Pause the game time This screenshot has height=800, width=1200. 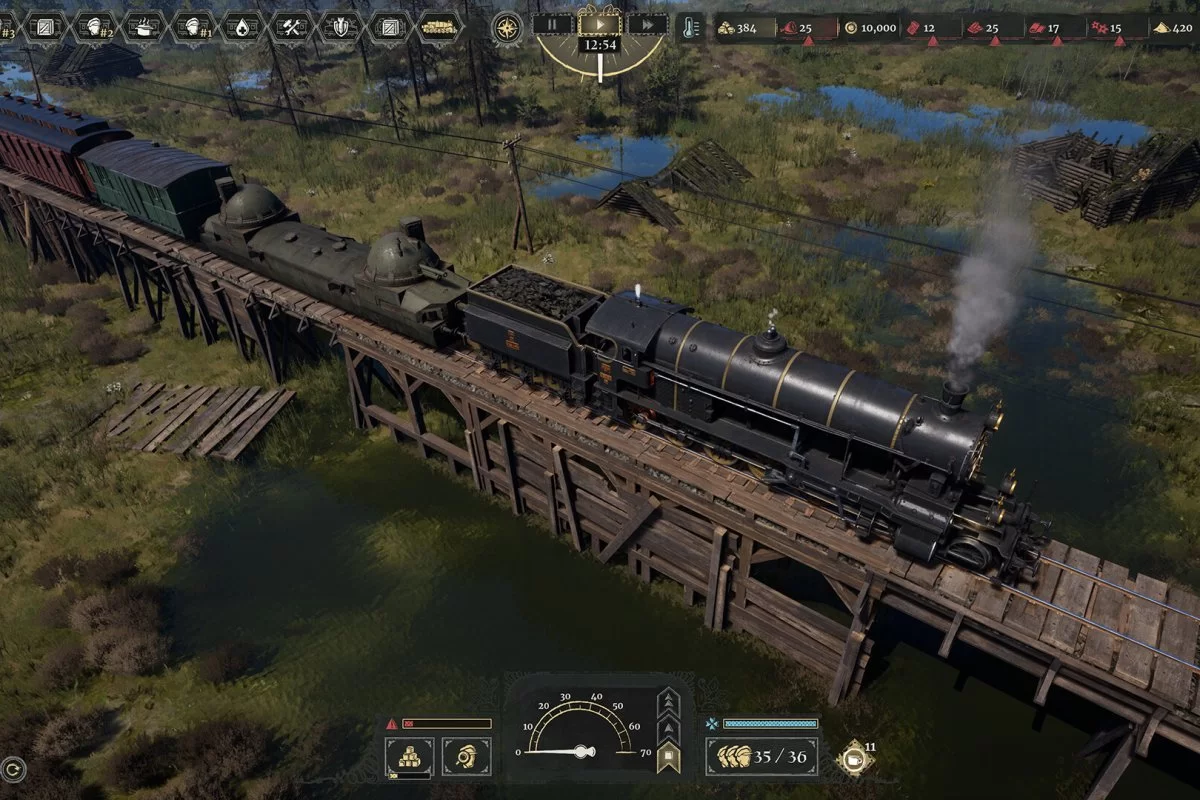pyautogui.click(x=551, y=25)
